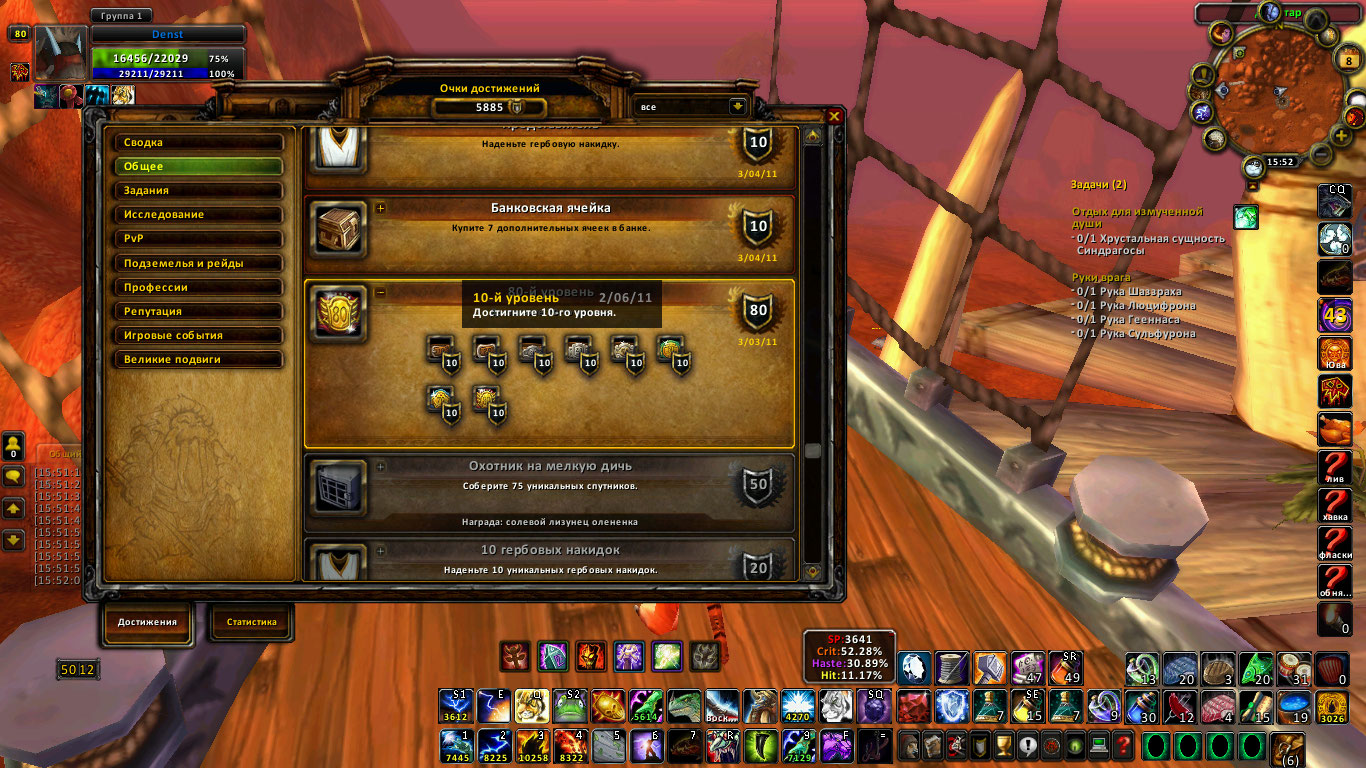The image size is (1366, 768).
Task: Click the scroll-up arrow in achievement list
Action: (813, 136)
